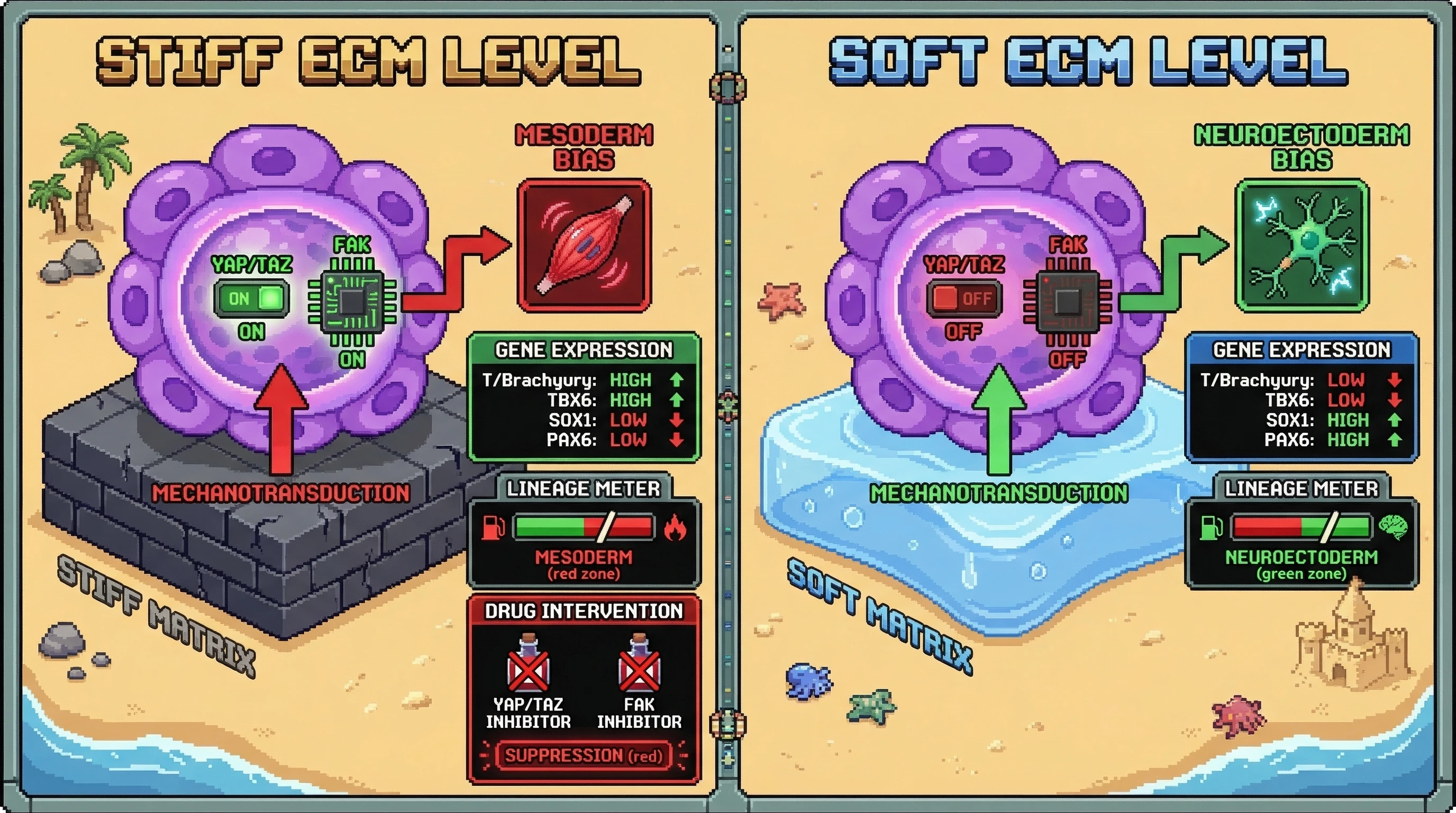Click the green FAK chip icon
Viewport: 1456px width, 813px height.
pos(352,301)
